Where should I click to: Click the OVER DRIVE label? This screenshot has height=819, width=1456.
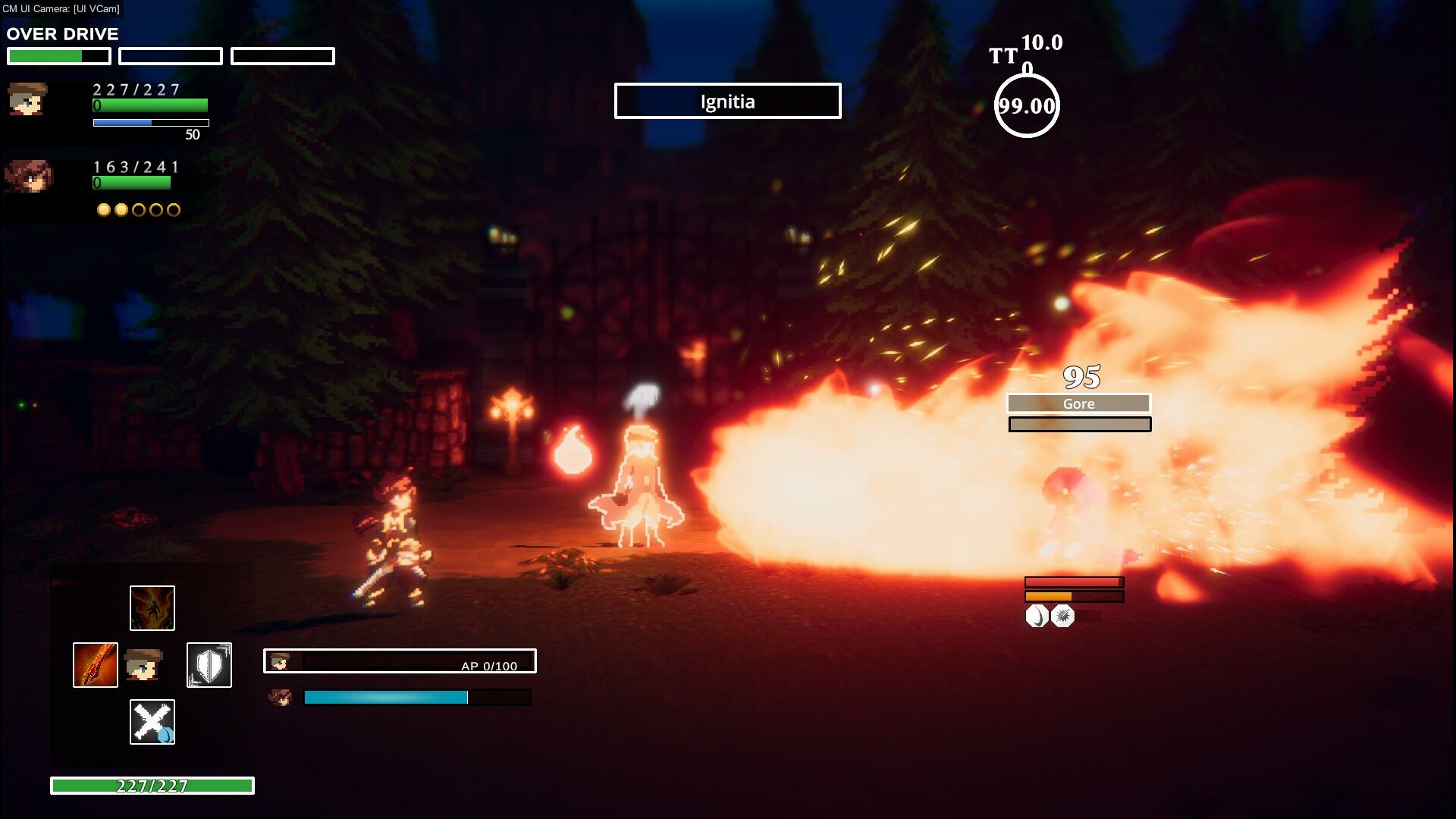click(61, 33)
